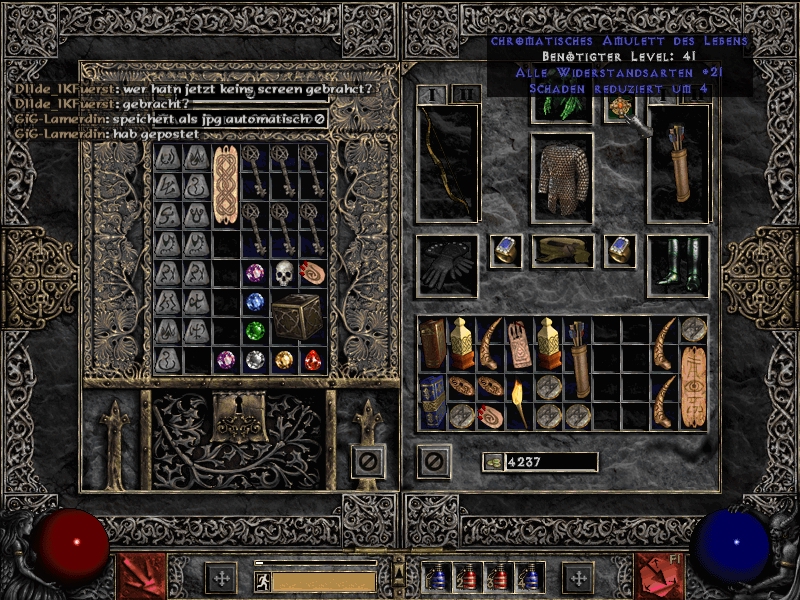Select the equipped chain mail armor

562,176
